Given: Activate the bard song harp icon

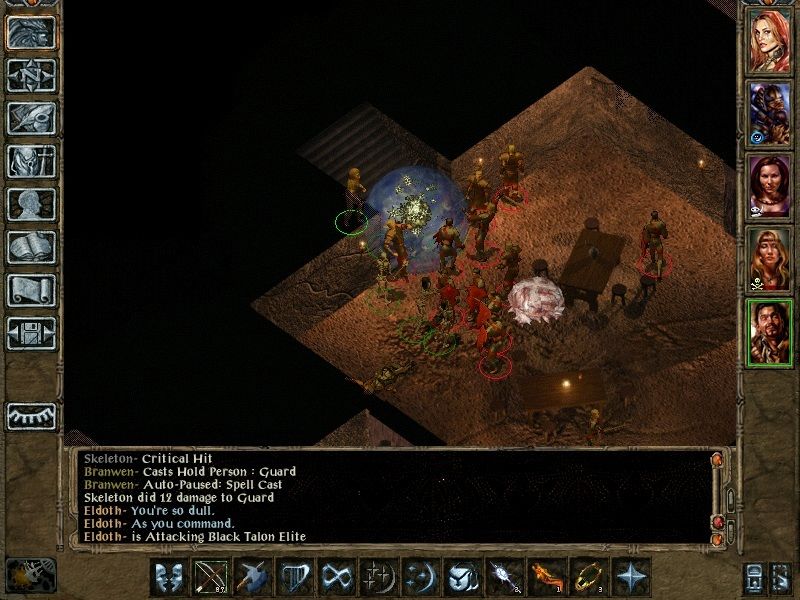Looking at the screenshot, I should pyautogui.click(x=292, y=578).
